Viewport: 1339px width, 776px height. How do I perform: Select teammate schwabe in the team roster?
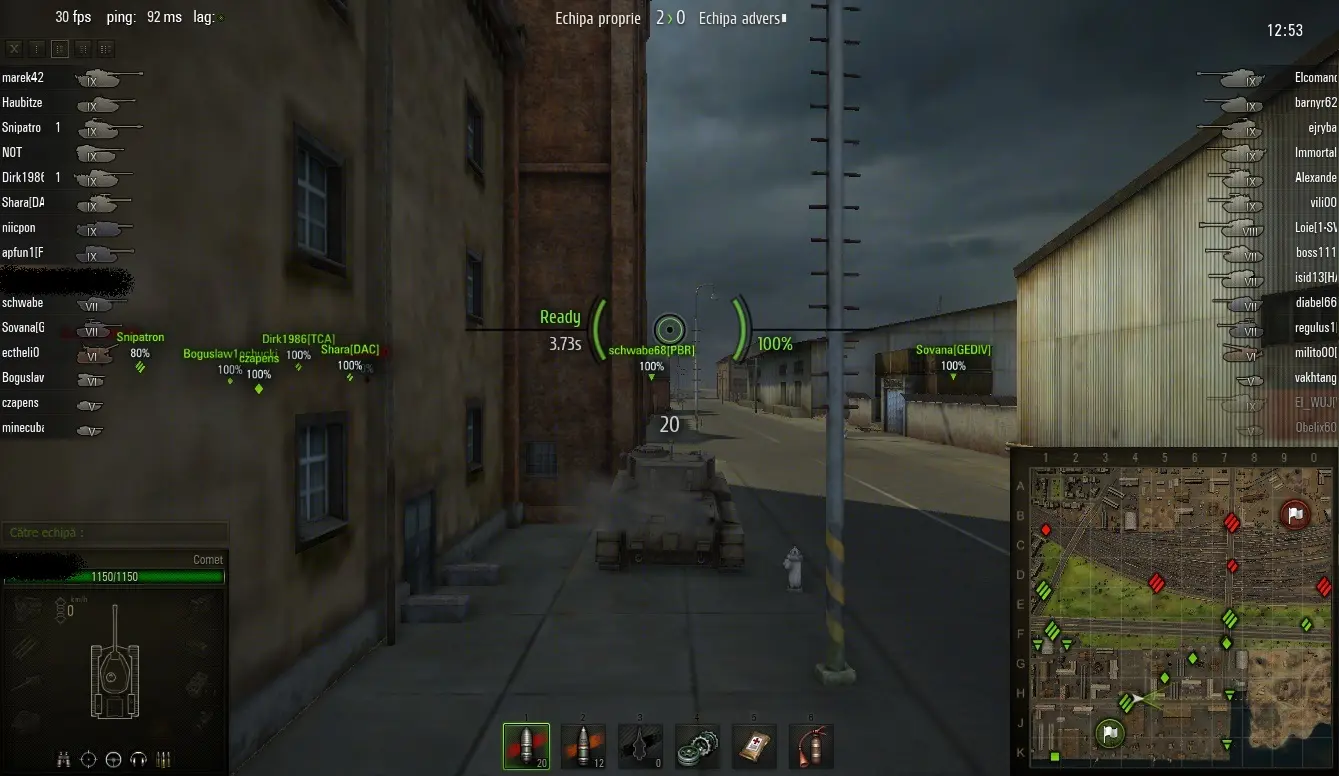pyautogui.click(x=23, y=303)
